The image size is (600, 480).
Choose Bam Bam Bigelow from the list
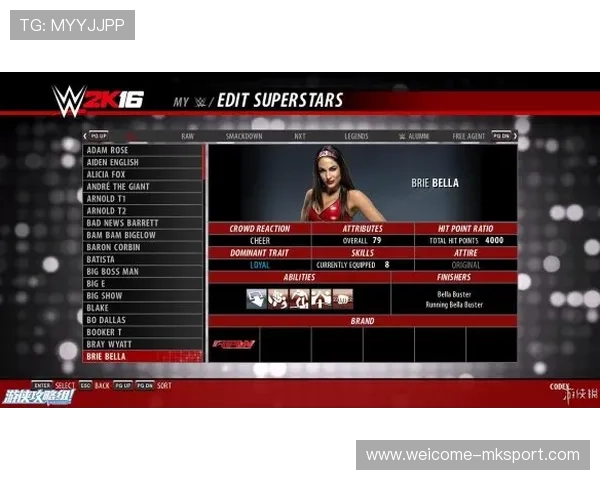(x=143, y=235)
